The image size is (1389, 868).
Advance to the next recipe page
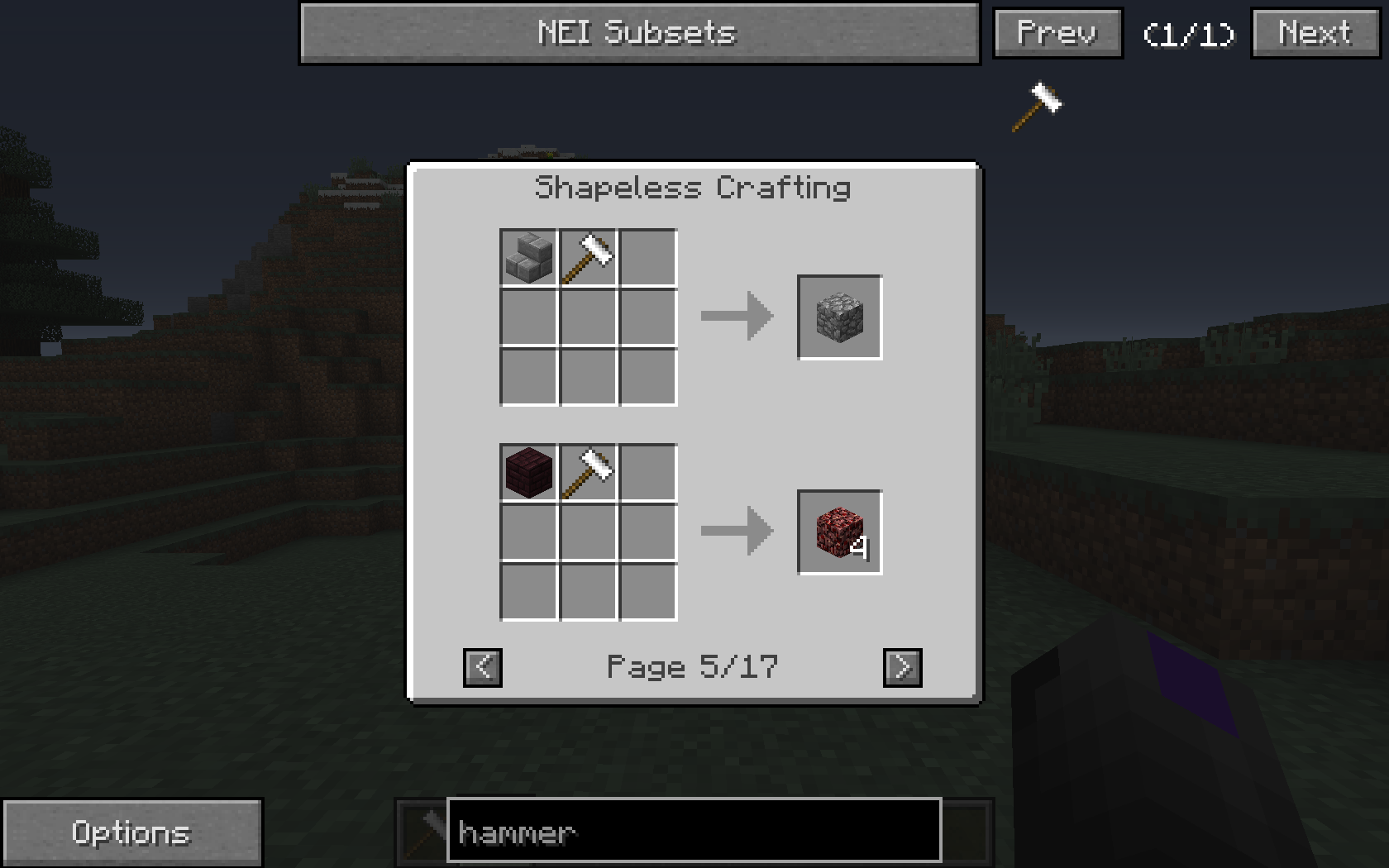[902, 667]
